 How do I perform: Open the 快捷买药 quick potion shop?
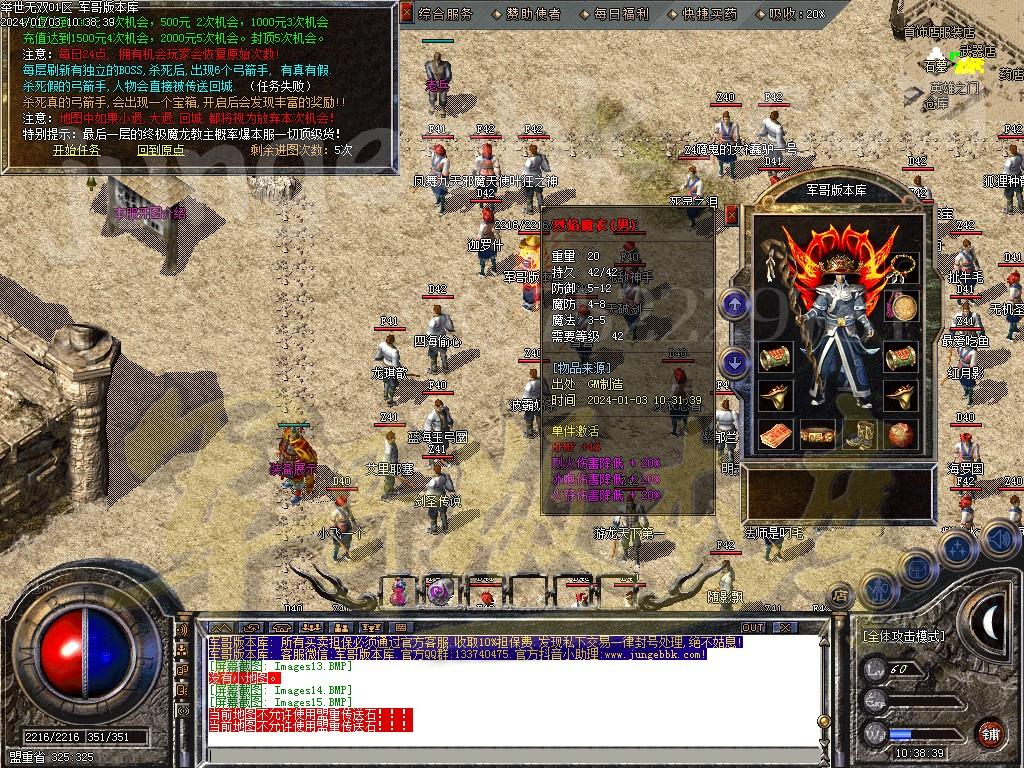pyautogui.click(x=710, y=14)
